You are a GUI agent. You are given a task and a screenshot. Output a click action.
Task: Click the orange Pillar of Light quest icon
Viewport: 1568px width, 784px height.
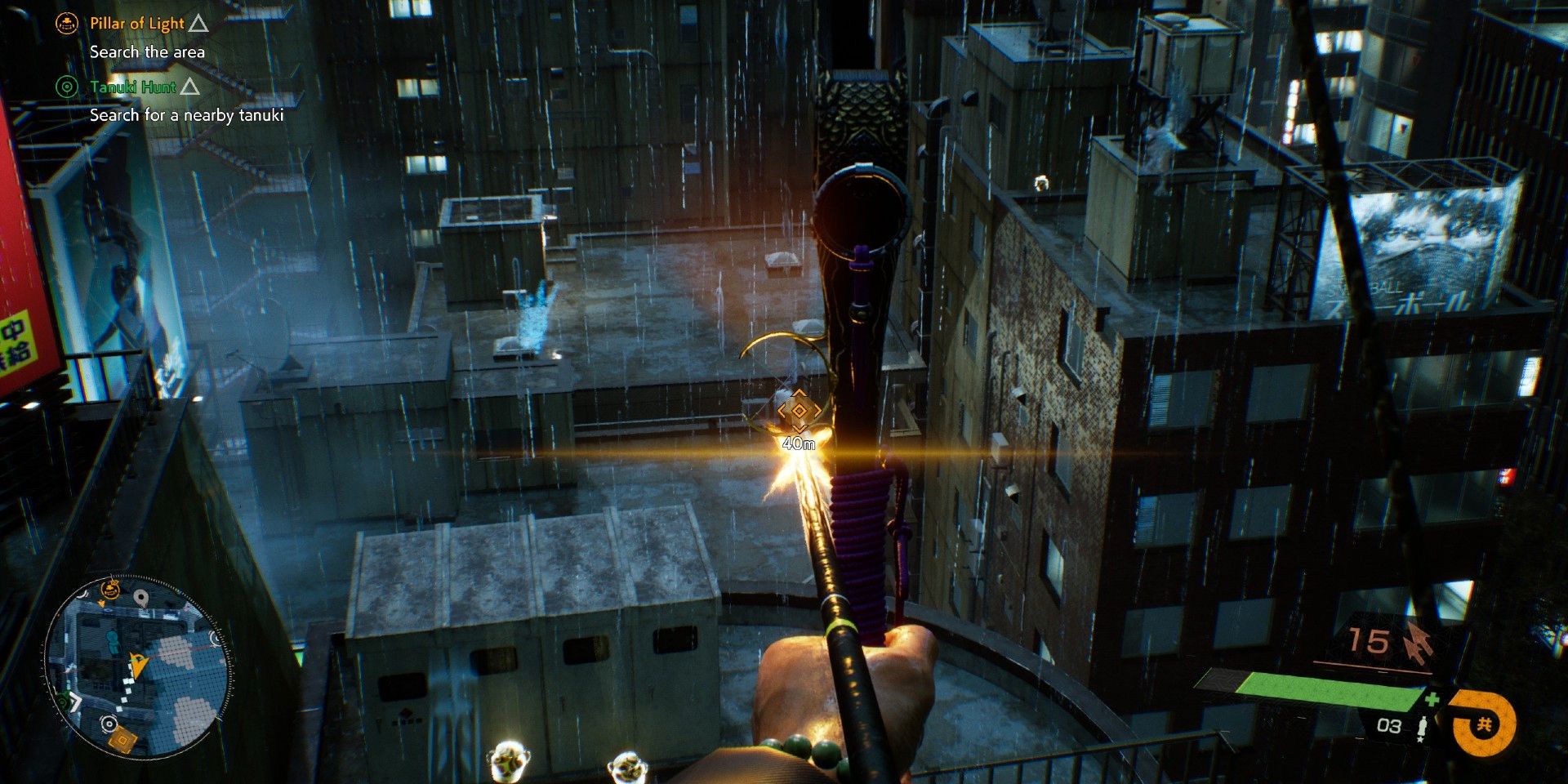click(x=67, y=24)
